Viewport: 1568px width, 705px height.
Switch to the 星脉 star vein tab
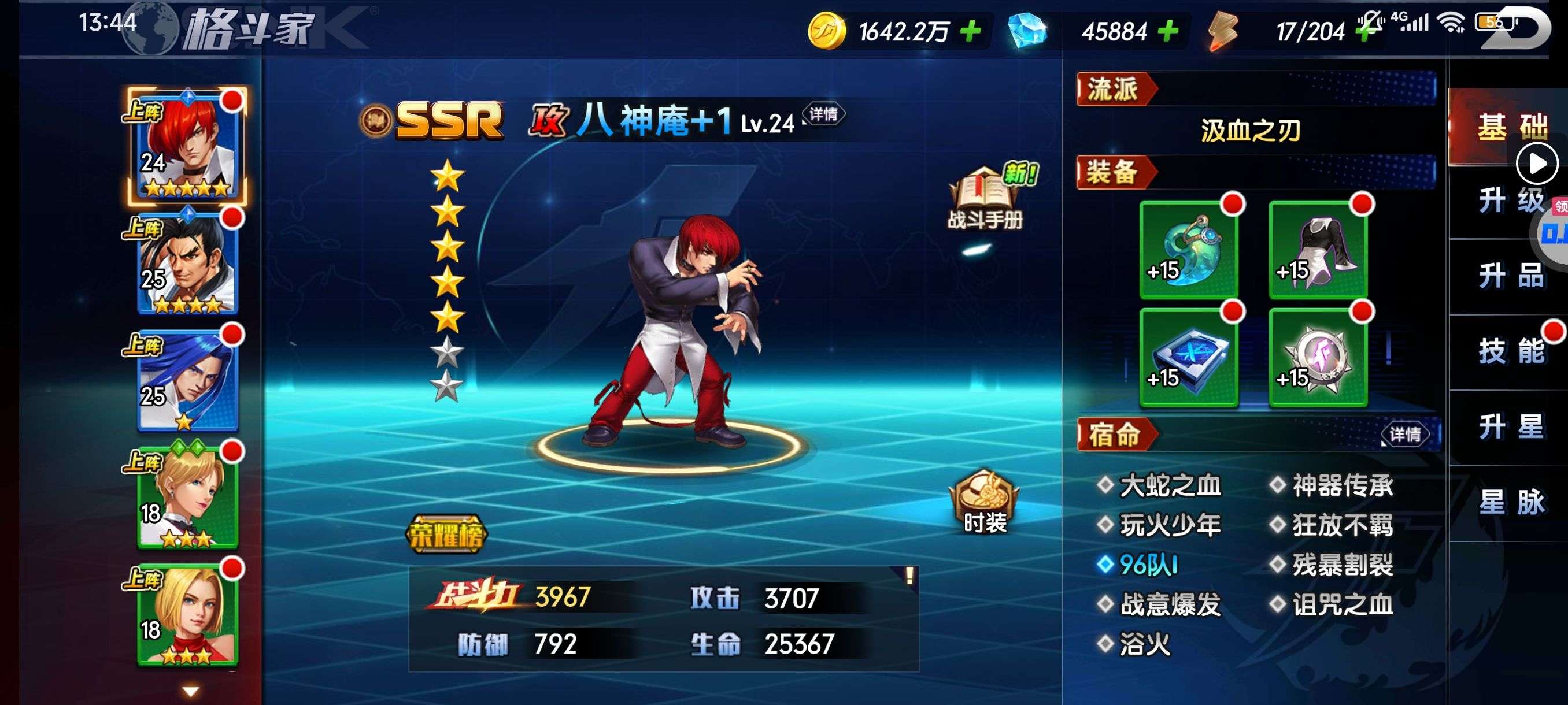pyautogui.click(x=1511, y=502)
